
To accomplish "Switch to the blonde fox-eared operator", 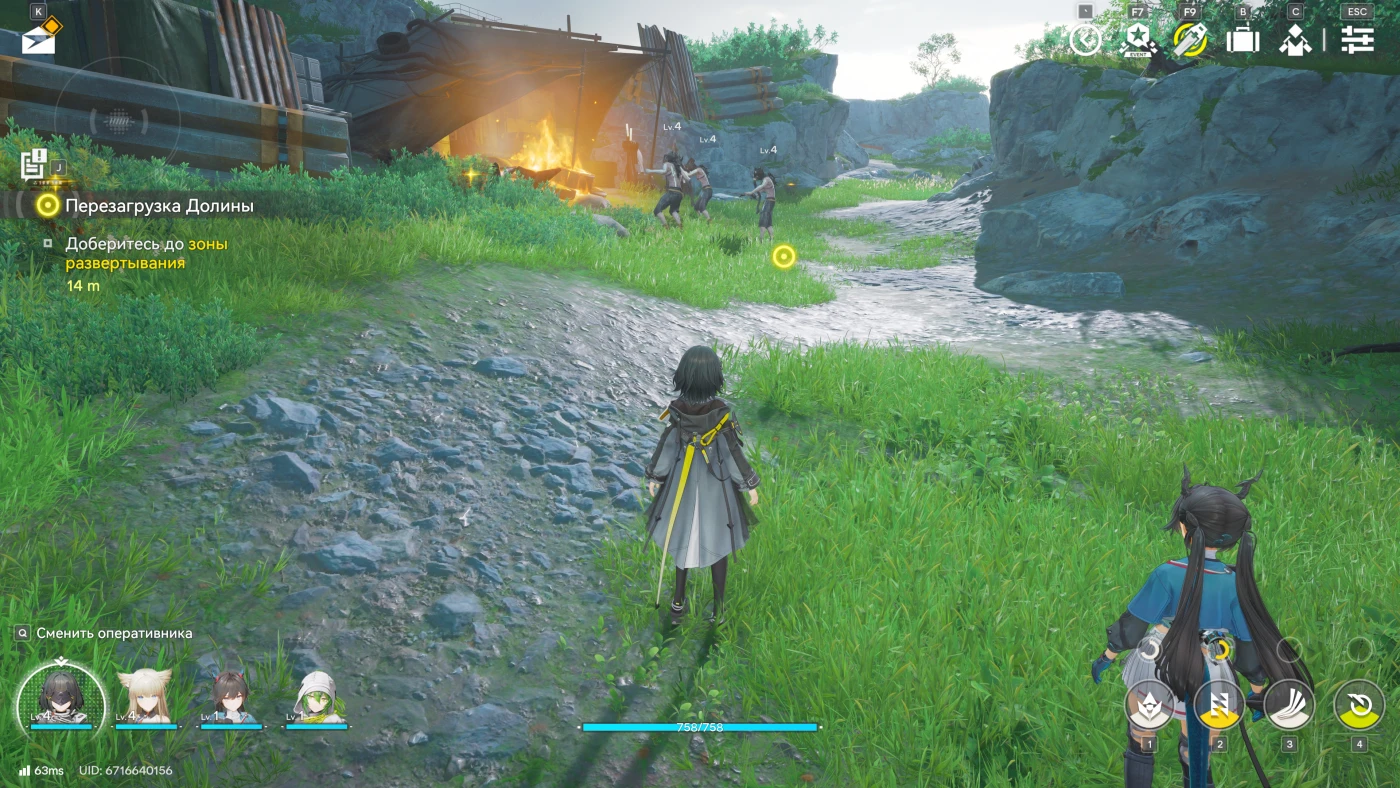I will (x=145, y=697).
